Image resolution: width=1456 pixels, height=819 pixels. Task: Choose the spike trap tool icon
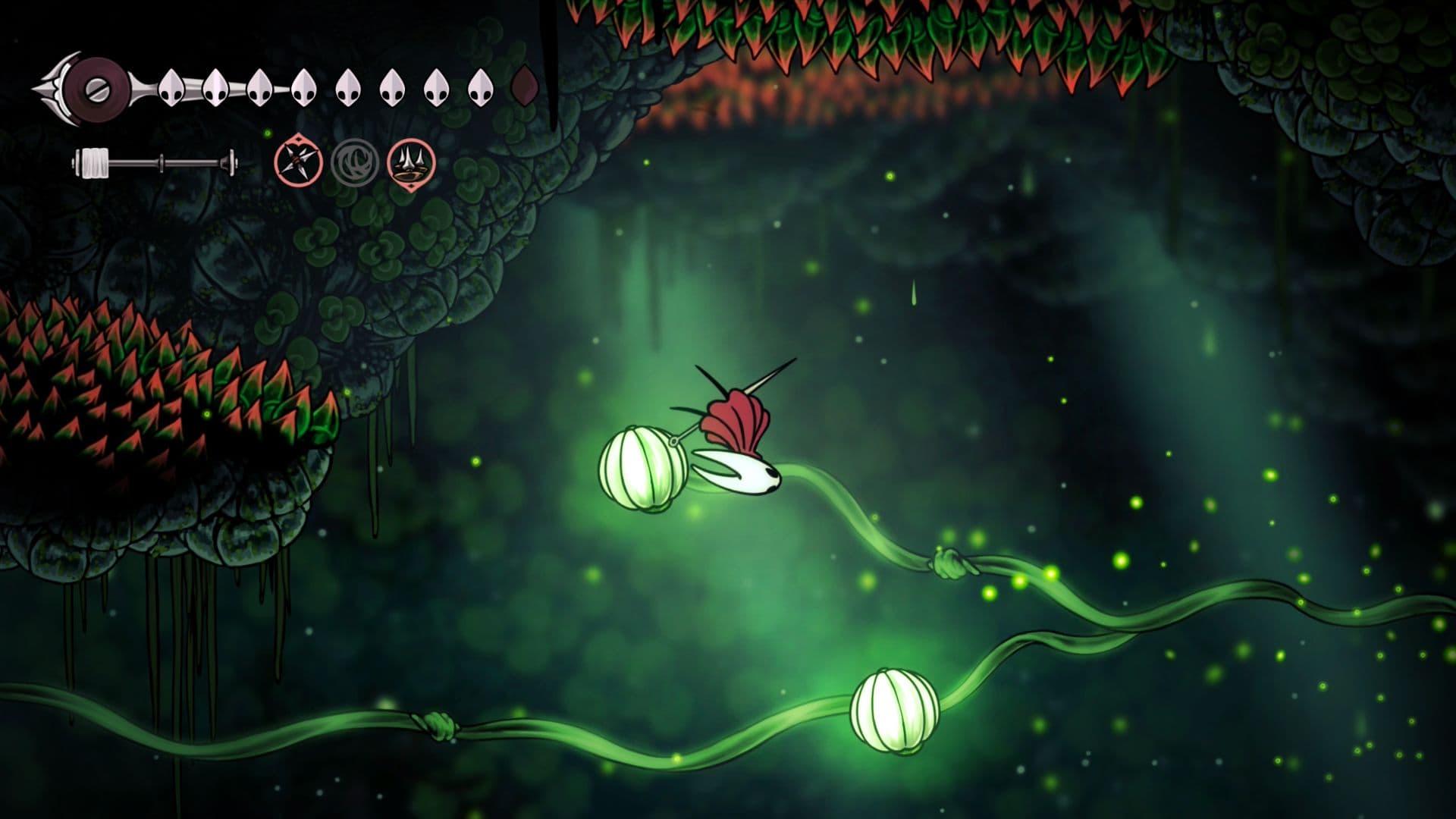pos(411,163)
